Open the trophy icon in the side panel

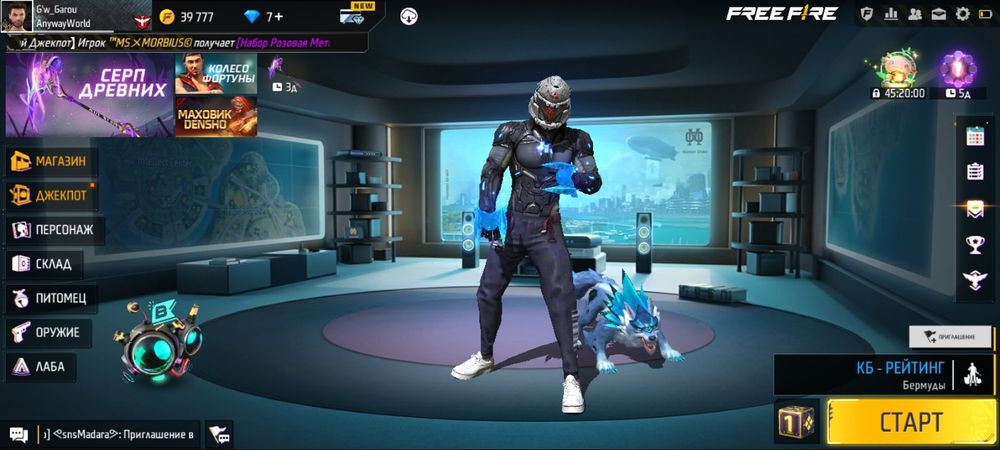pyautogui.click(x=975, y=244)
